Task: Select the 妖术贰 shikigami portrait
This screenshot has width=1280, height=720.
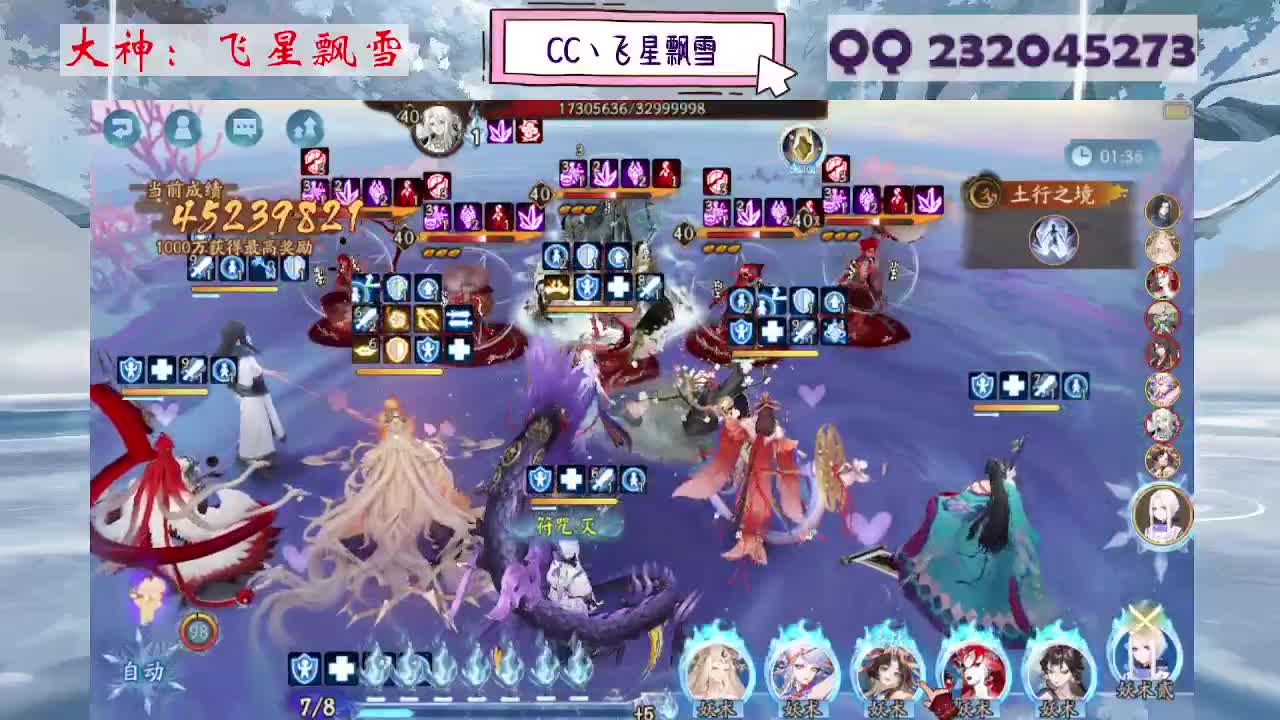Action: (1145, 665)
